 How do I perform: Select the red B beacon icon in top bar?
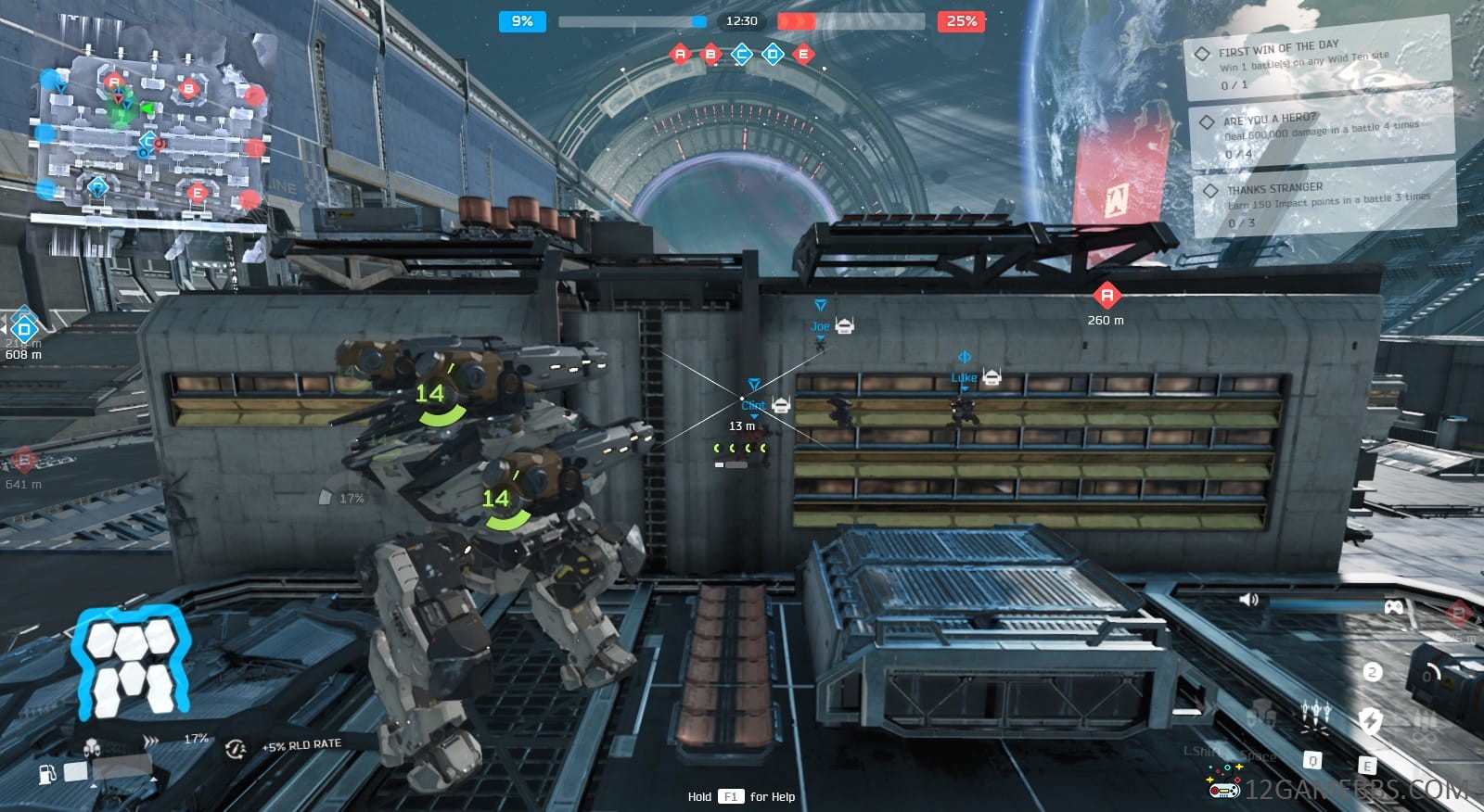pyautogui.click(x=710, y=55)
